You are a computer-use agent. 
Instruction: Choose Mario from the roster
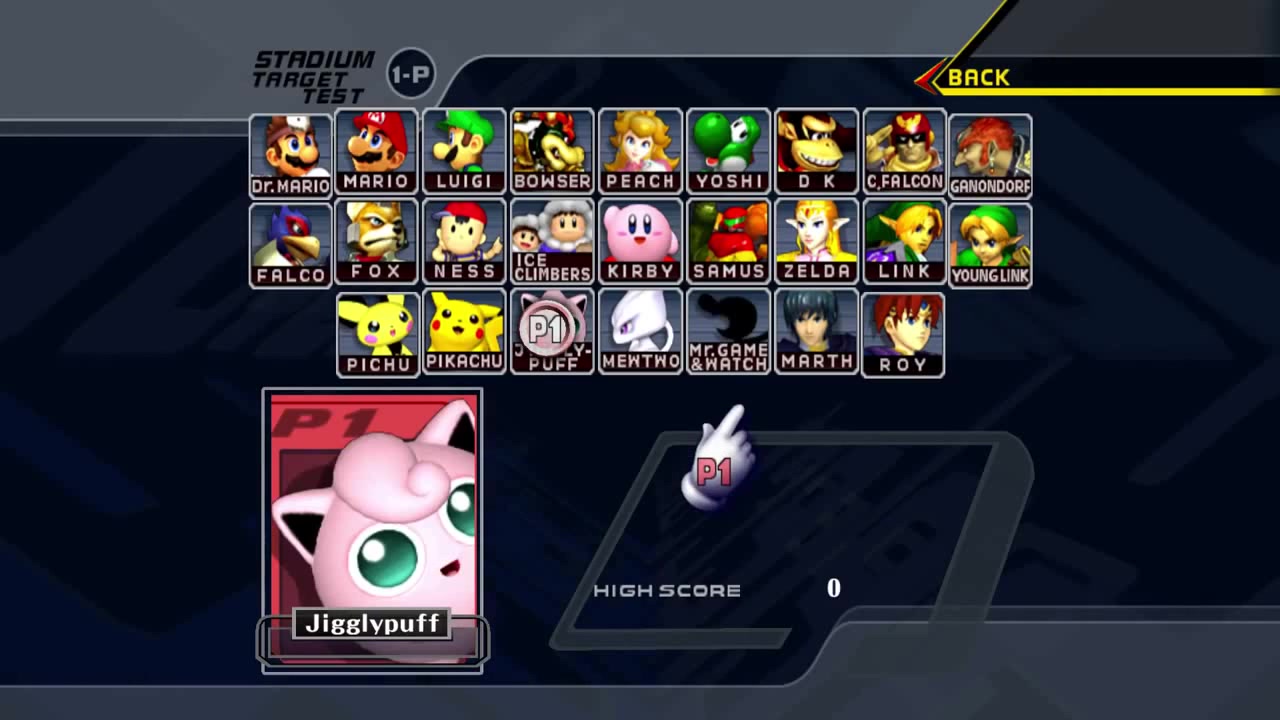point(377,151)
